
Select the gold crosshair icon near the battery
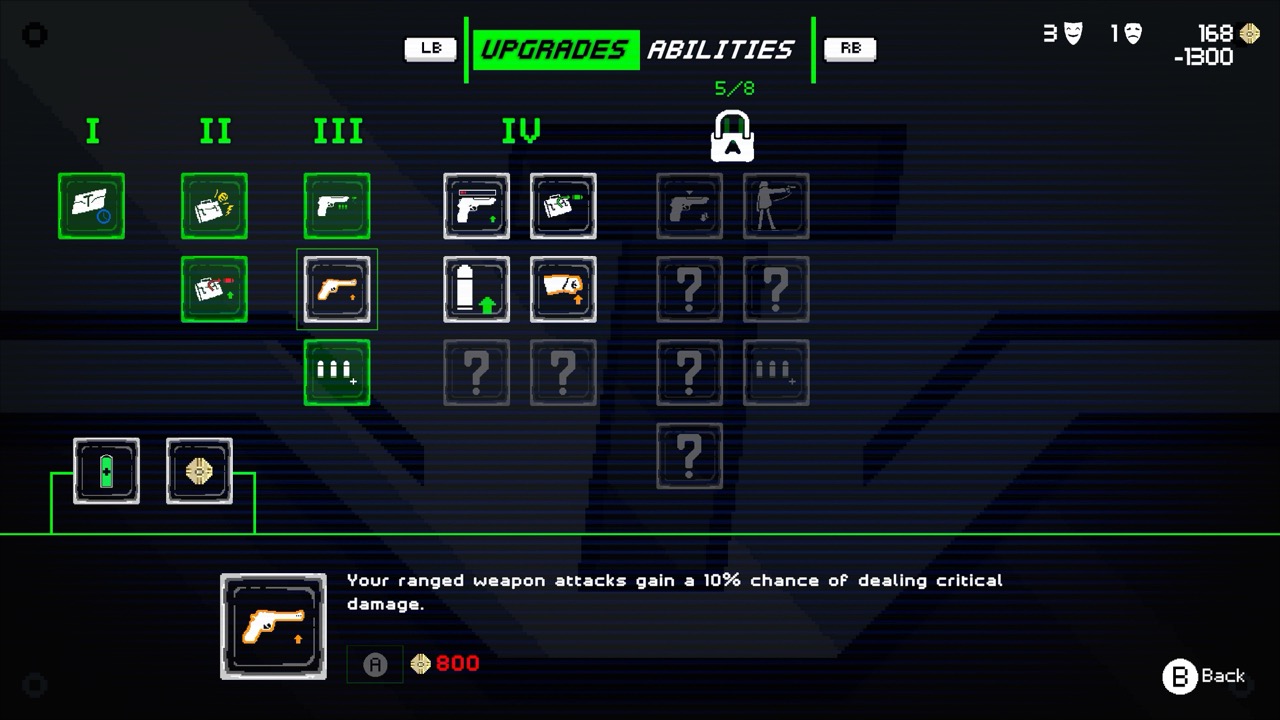coord(198,471)
